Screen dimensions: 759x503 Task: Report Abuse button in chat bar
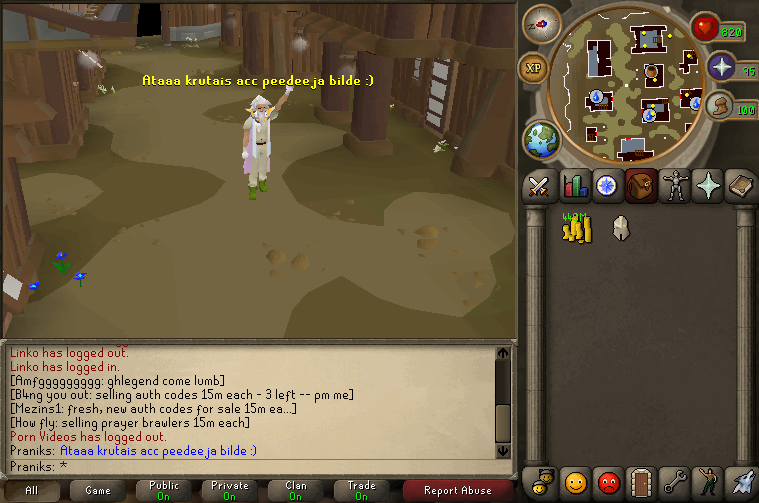click(458, 491)
